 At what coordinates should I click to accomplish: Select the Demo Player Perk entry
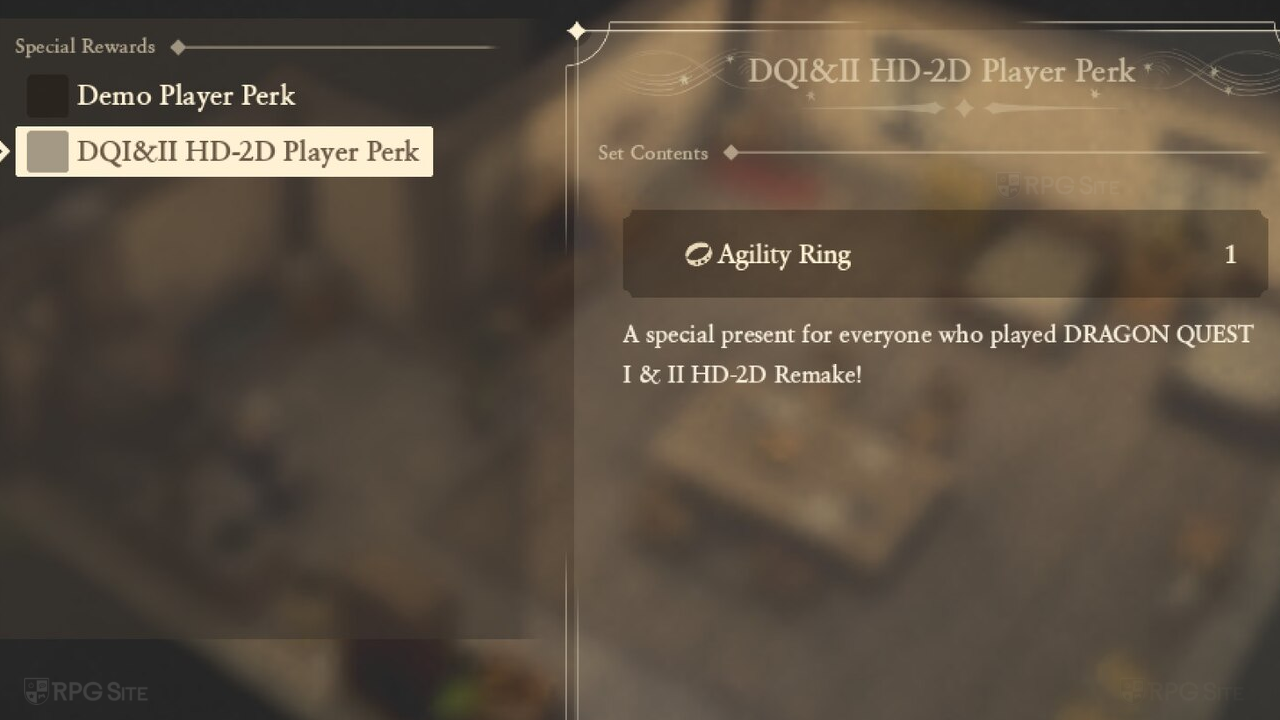186,96
